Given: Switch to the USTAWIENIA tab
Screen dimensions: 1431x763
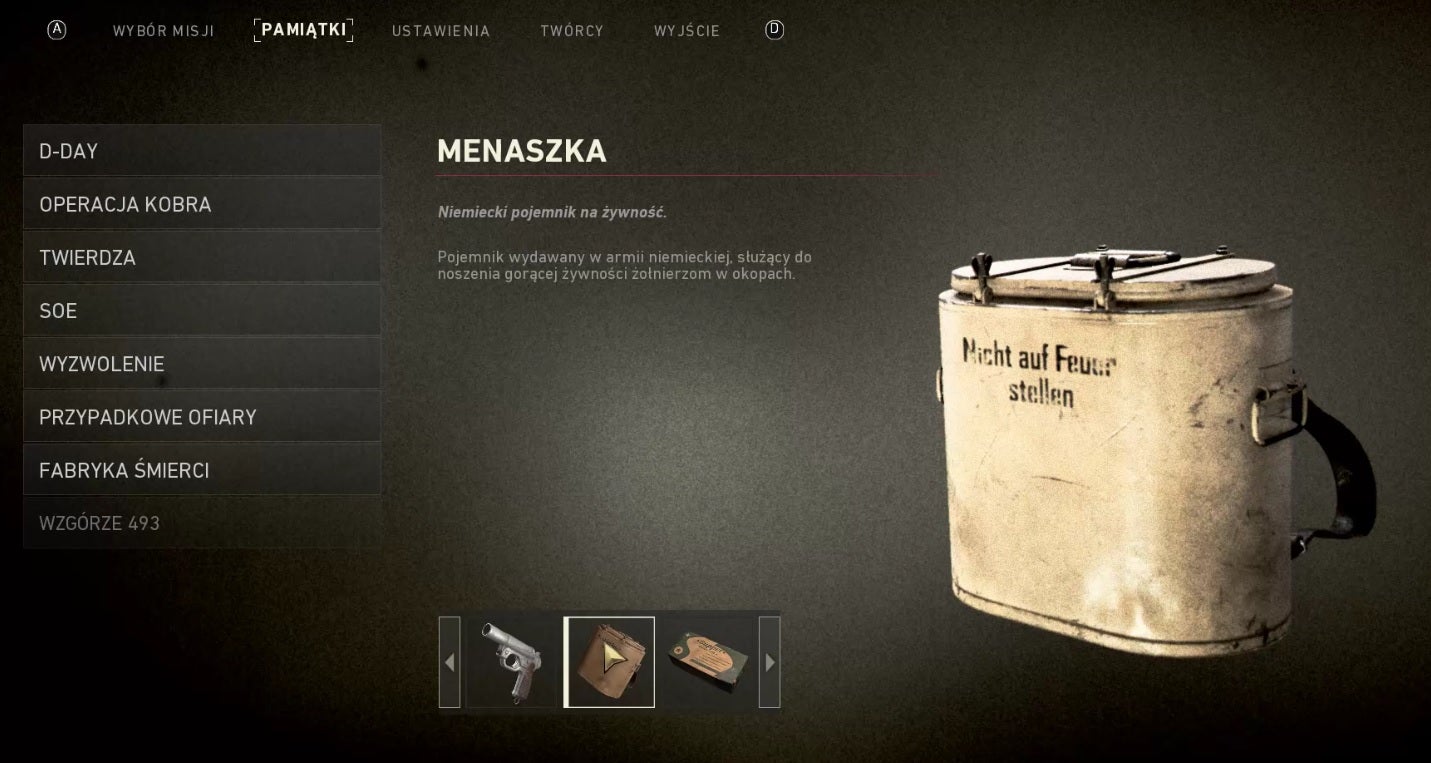Looking at the screenshot, I should tap(440, 30).
